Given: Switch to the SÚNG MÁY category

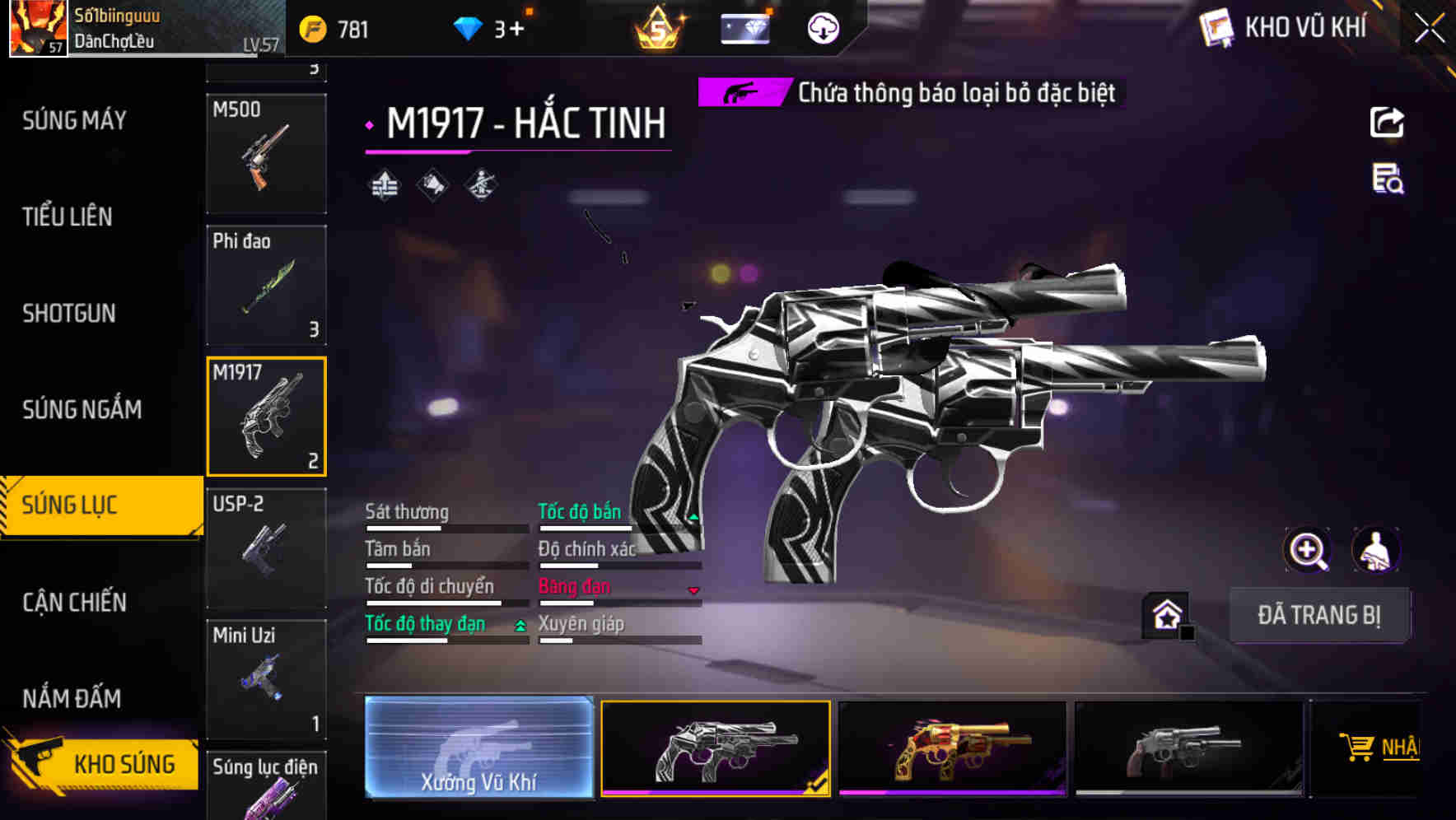Looking at the screenshot, I should pos(74,121).
